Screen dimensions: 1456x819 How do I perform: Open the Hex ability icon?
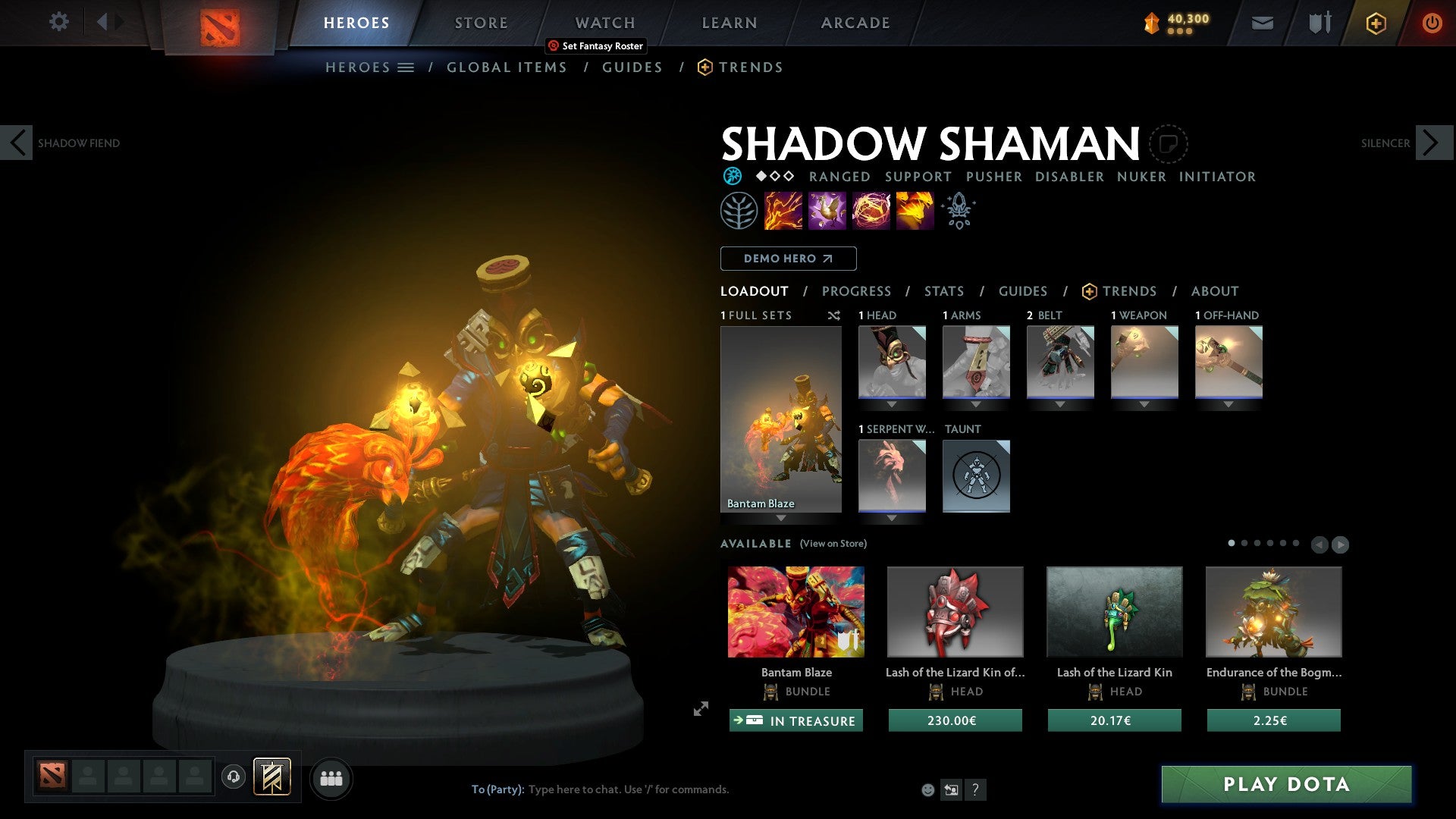click(826, 210)
